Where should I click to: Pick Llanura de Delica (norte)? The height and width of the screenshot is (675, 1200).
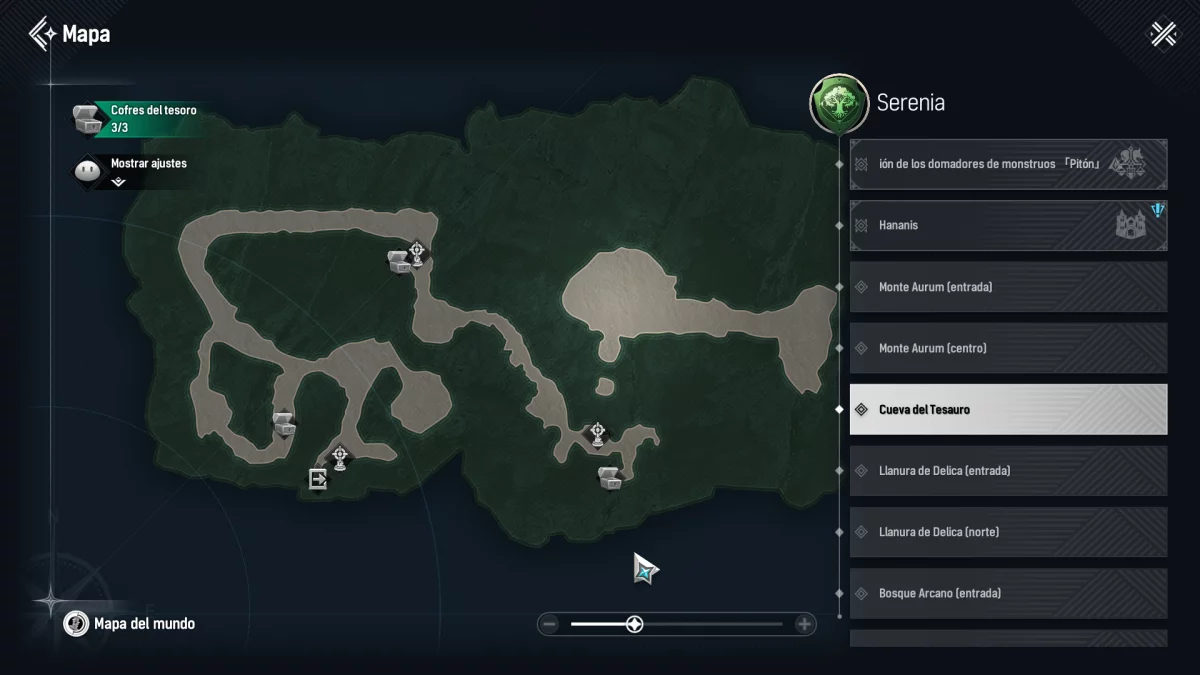1008,532
